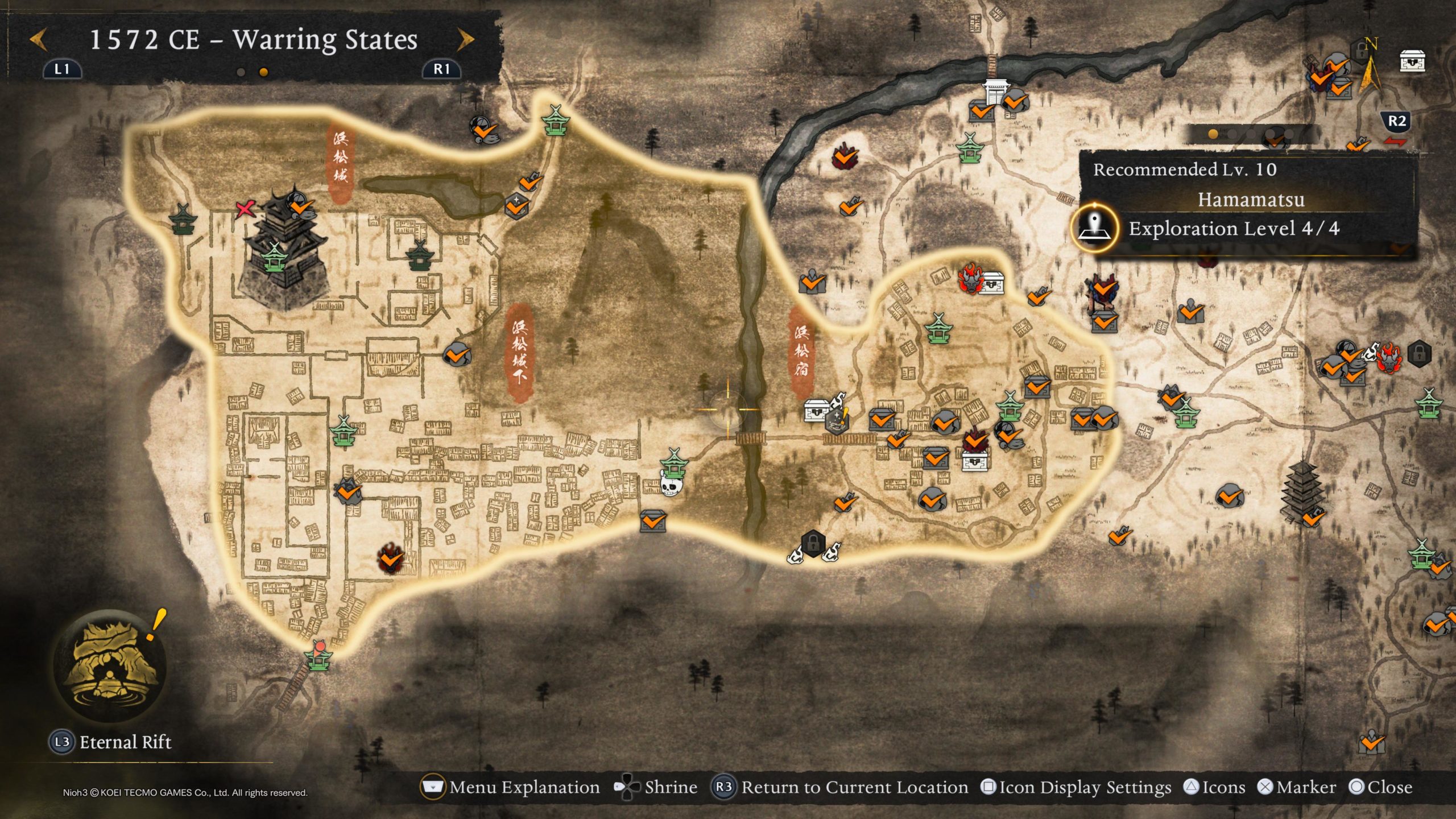Open the Eternal Rift golden cave icon
The image size is (1456, 819).
(110, 663)
